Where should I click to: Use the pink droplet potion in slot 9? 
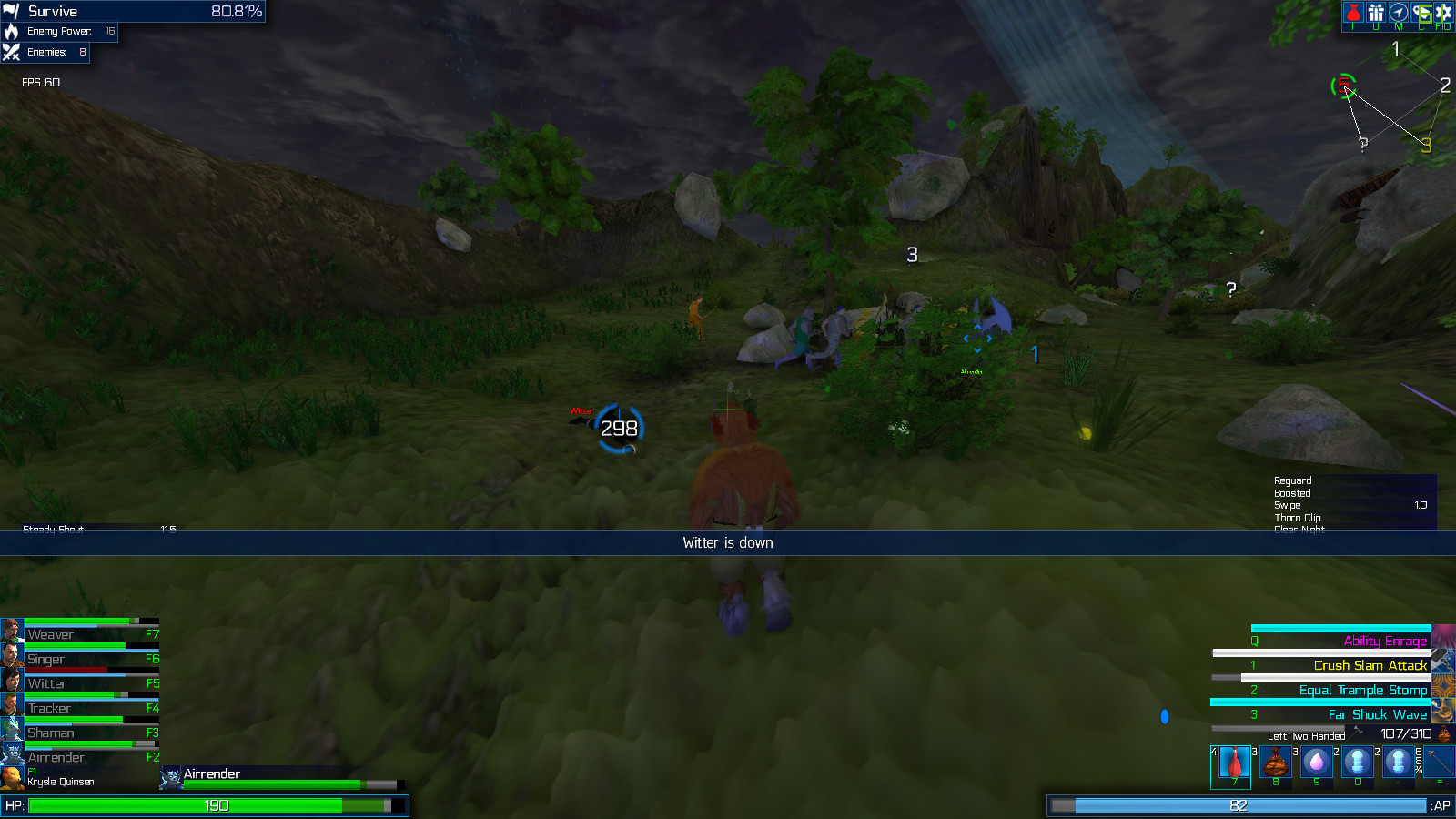click(x=1315, y=763)
